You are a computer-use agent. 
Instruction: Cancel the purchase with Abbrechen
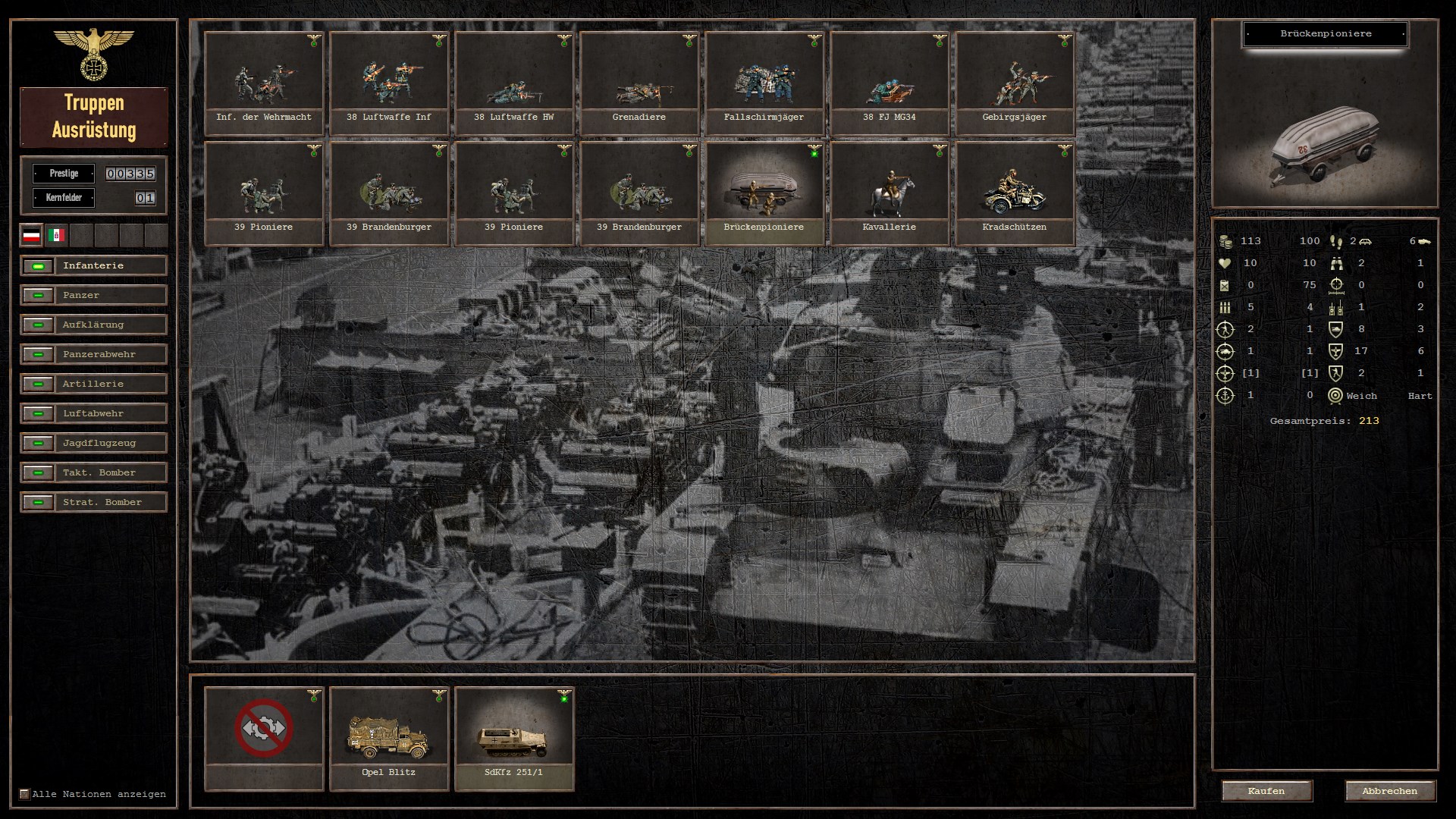point(1389,791)
